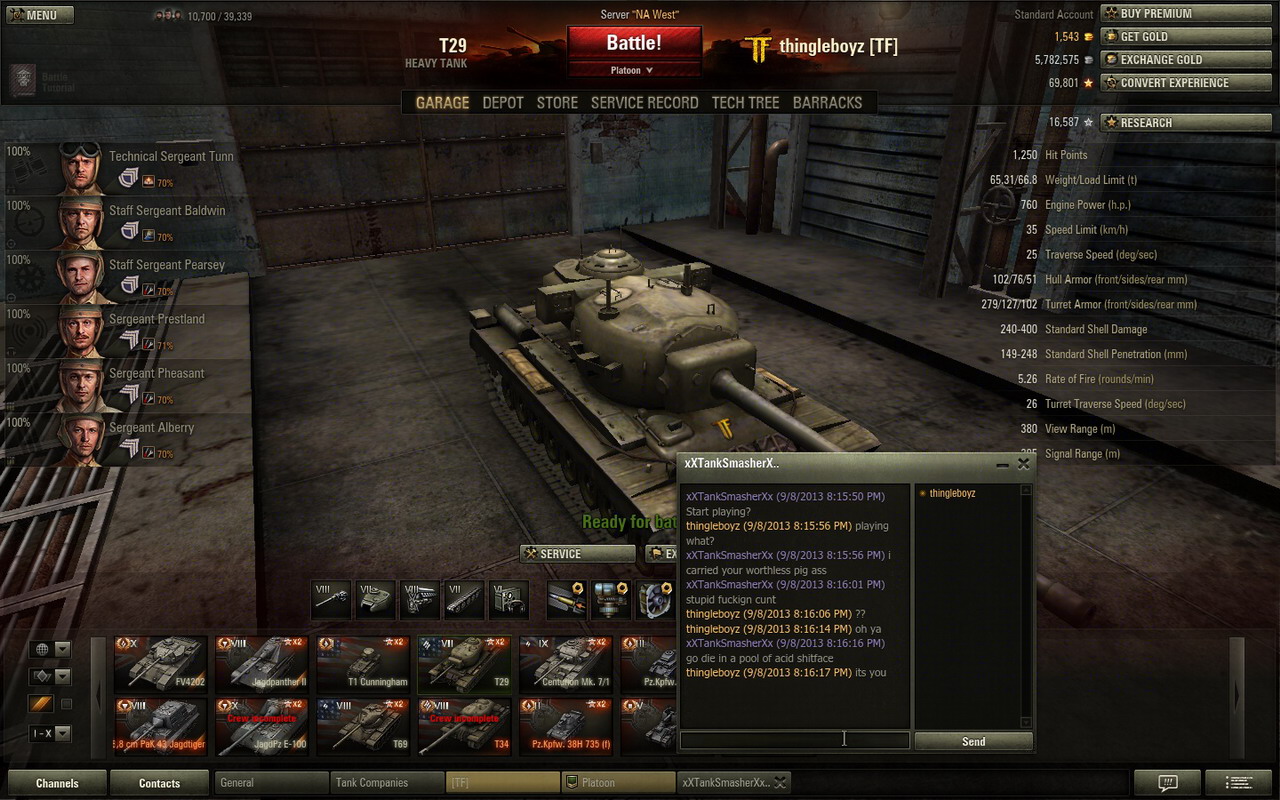Open the STORE tab

(557, 102)
